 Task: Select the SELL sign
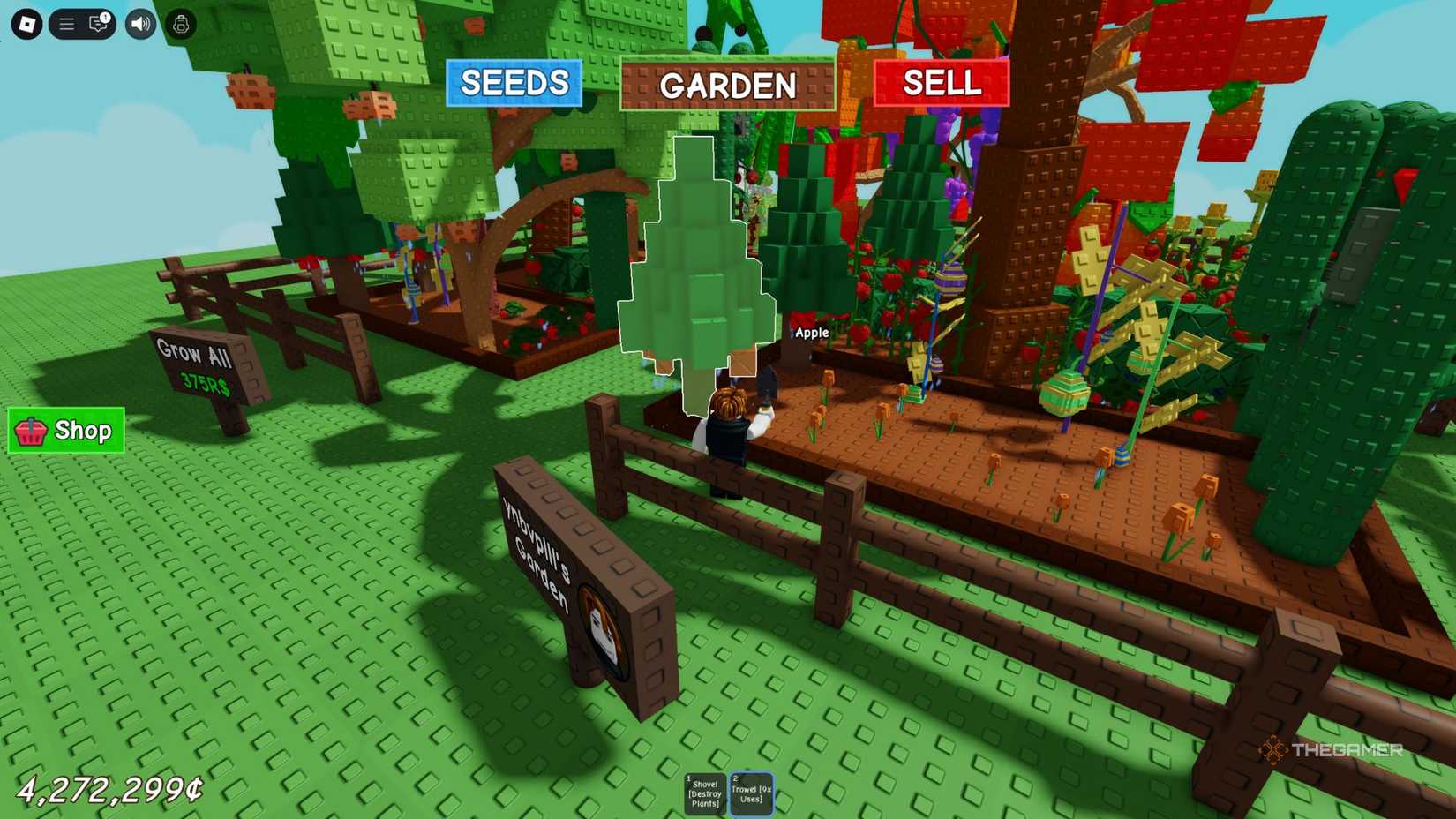(941, 84)
